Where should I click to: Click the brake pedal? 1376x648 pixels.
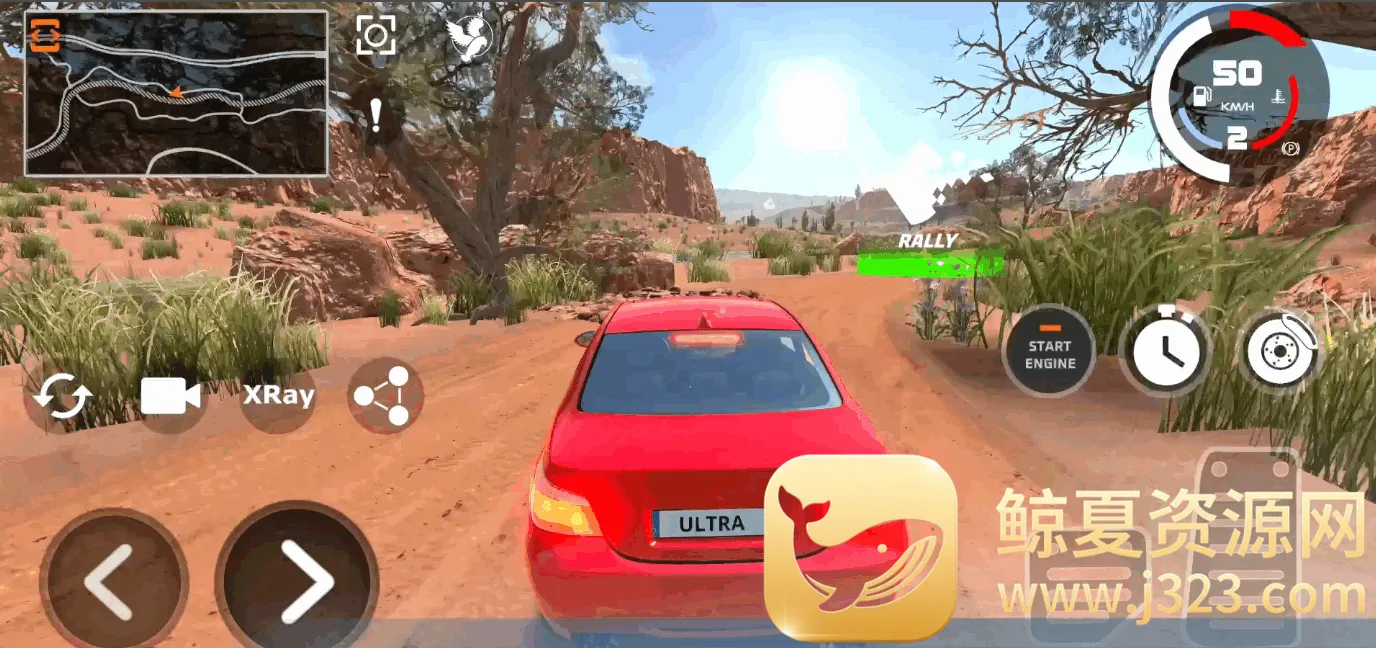coord(1086,580)
